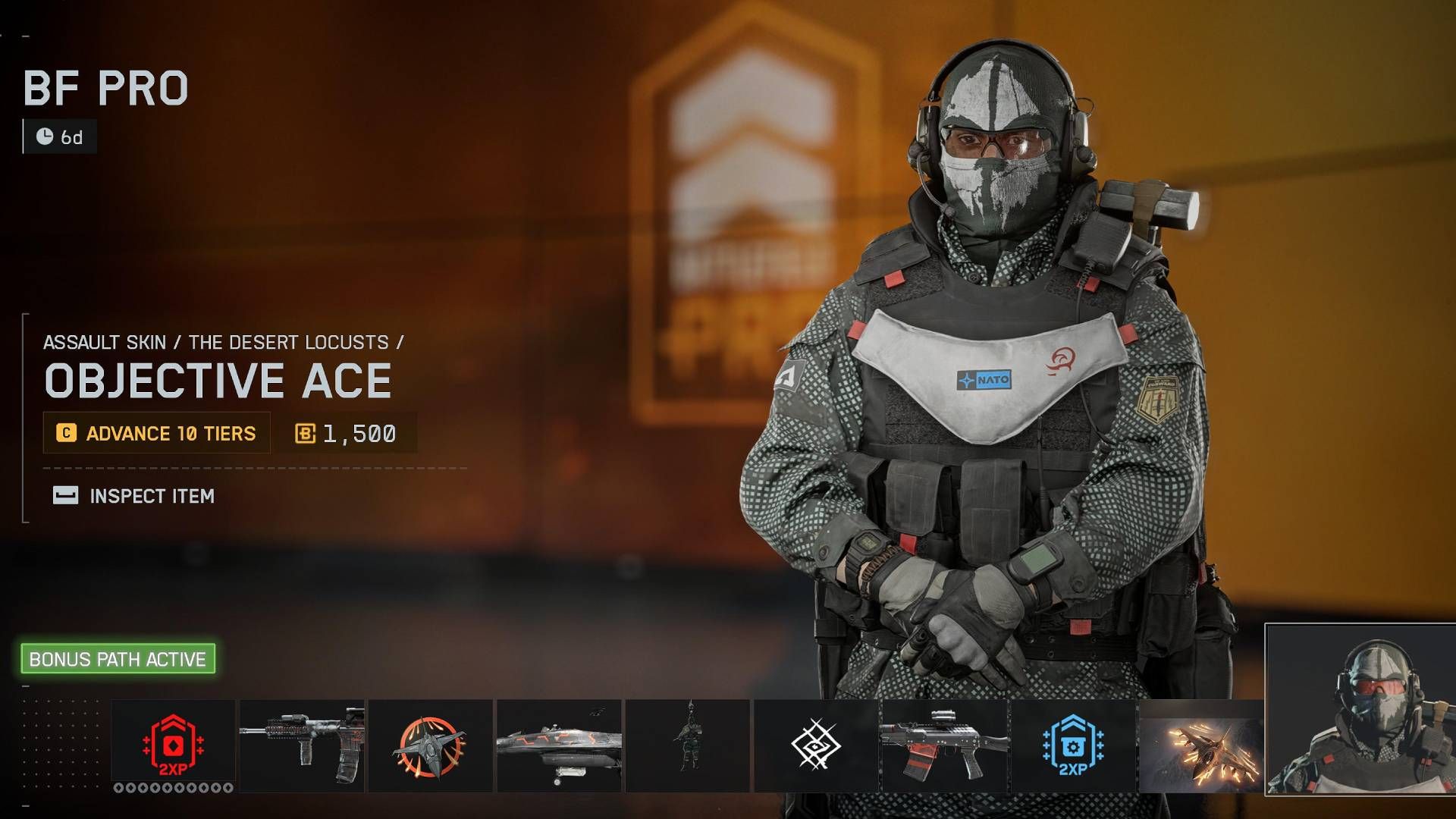
Task: Advance 10 tiers for 1,500 coins
Action: [x=156, y=433]
